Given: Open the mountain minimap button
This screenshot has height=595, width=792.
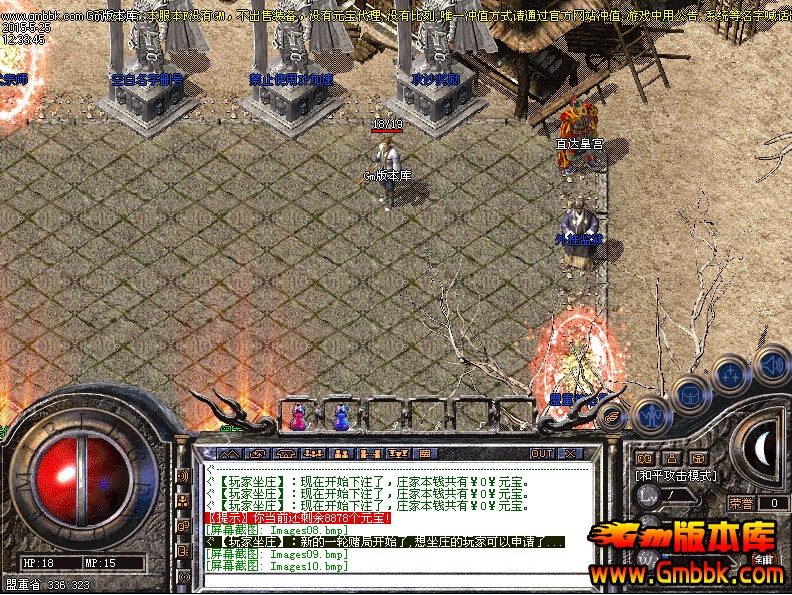Looking at the screenshot, I should point(231,453).
